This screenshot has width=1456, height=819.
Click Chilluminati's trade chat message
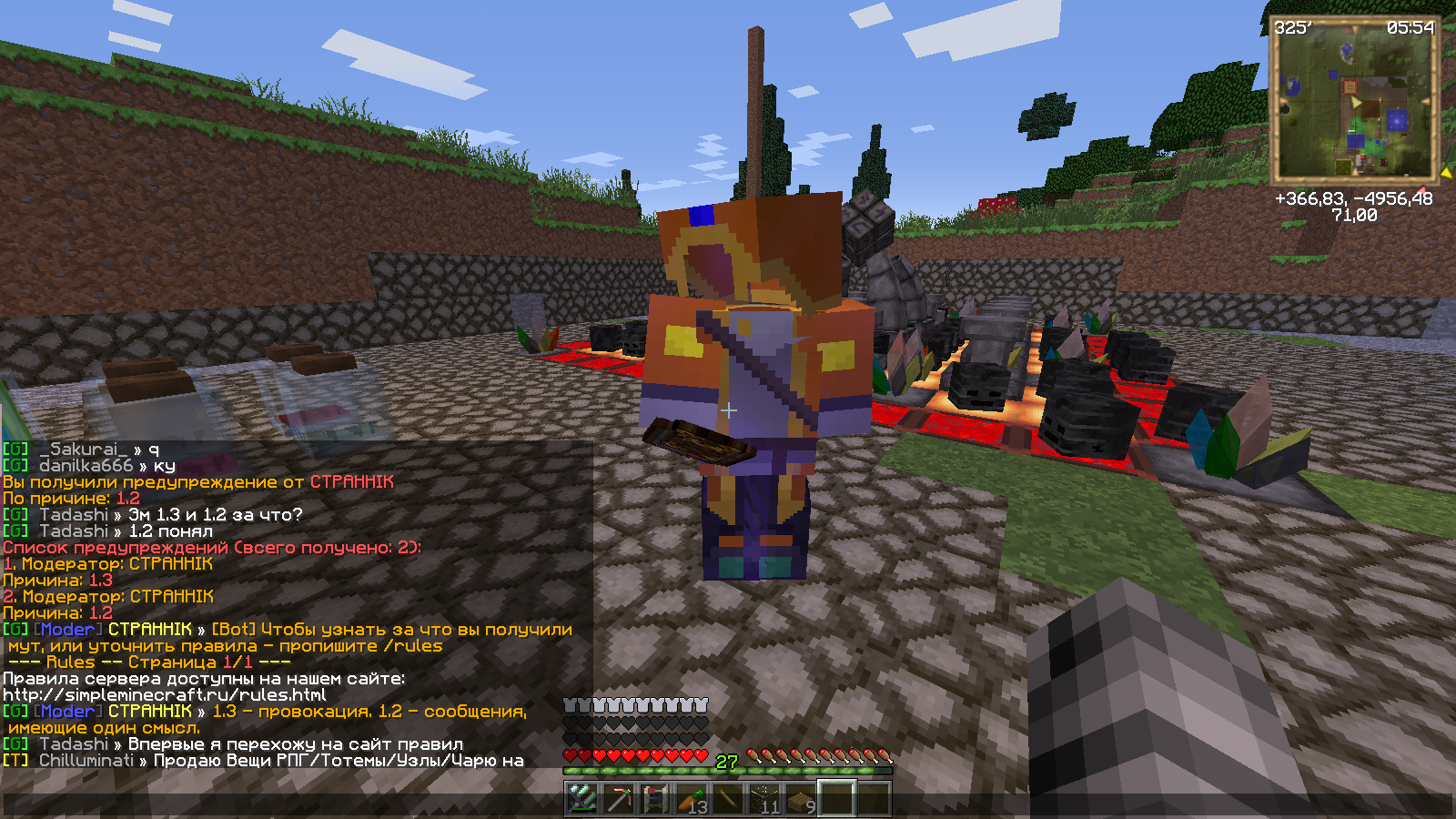[x=338, y=761]
